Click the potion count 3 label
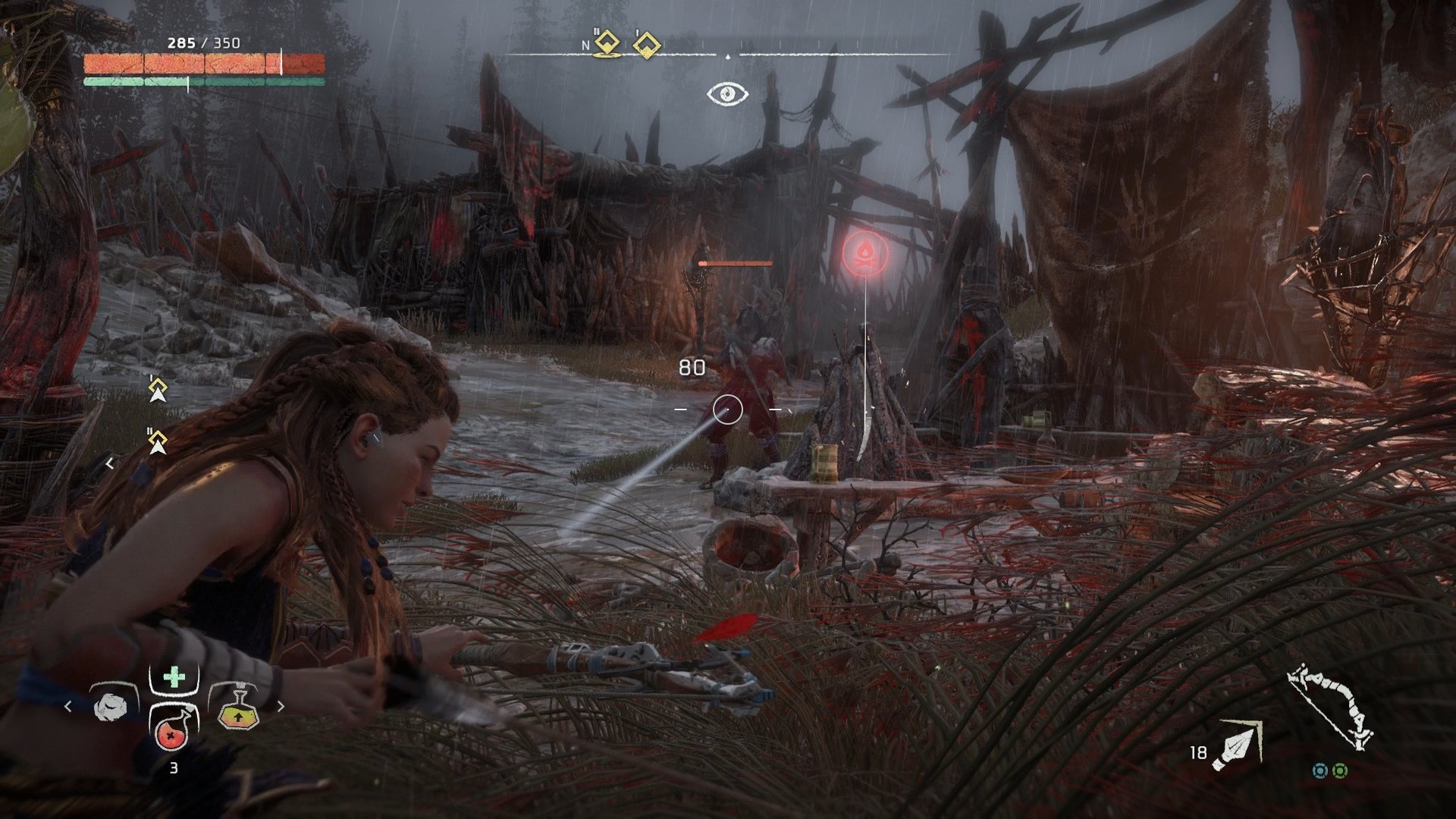Image resolution: width=1456 pixels, height=819 pixels. tap(174, 767)
